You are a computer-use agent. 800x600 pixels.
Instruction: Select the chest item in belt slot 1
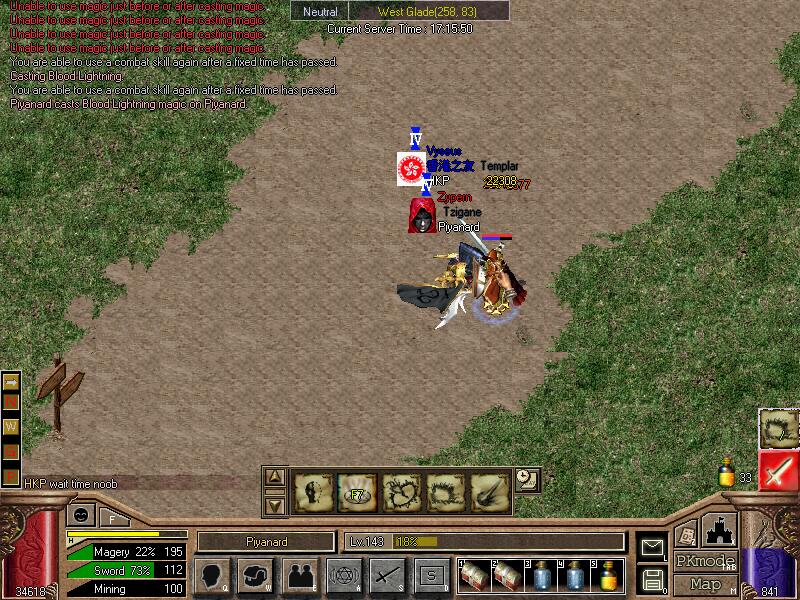475,575
